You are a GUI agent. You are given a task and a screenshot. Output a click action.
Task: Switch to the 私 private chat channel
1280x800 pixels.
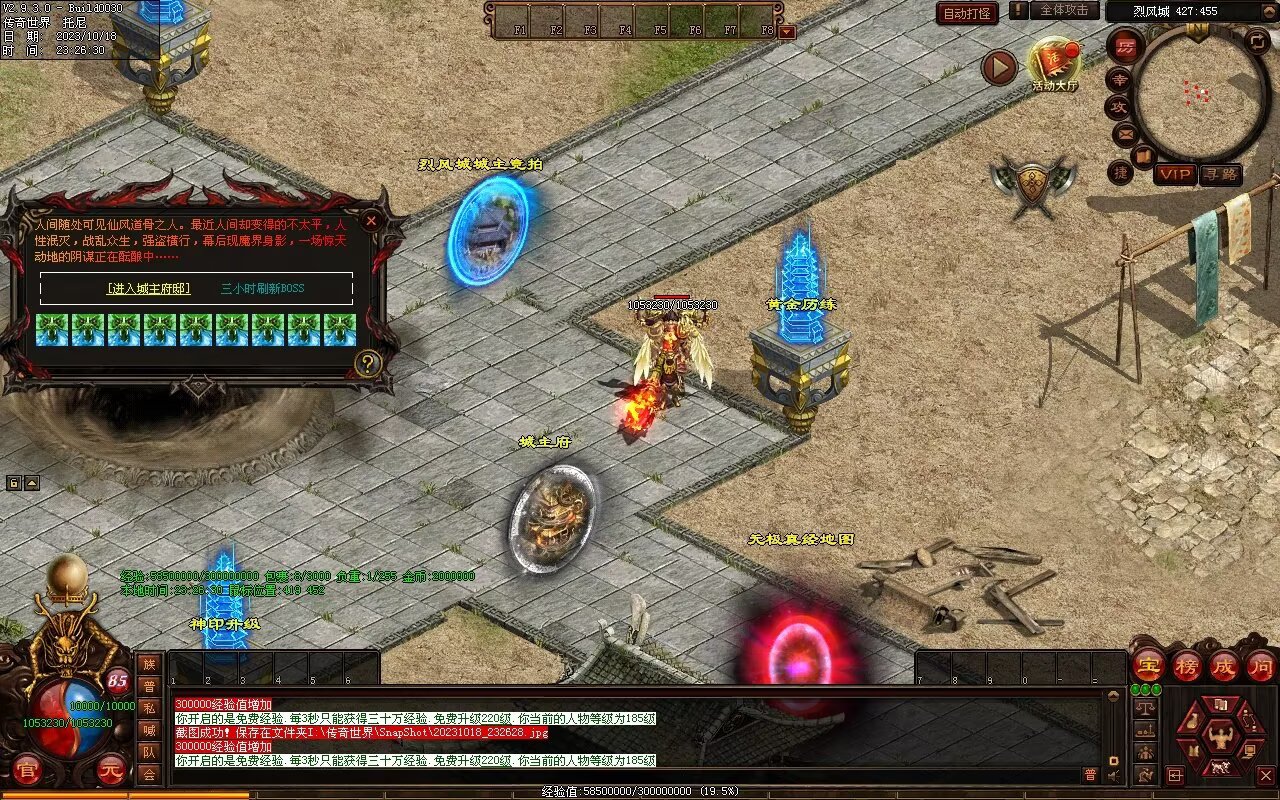tap(149, 708)
